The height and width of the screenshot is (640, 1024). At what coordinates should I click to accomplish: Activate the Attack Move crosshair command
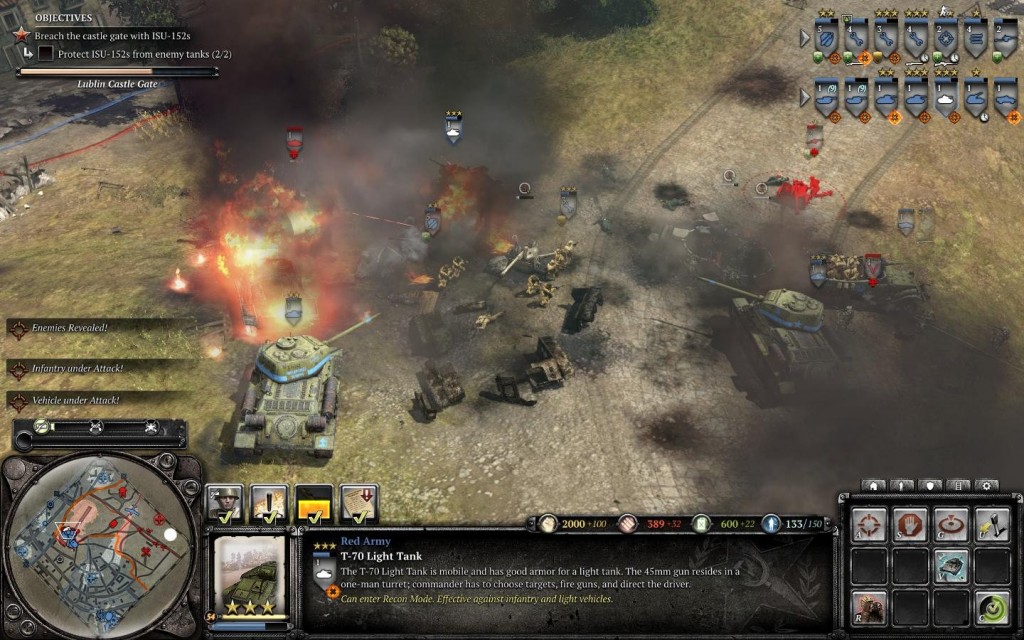tap(868, 524)
